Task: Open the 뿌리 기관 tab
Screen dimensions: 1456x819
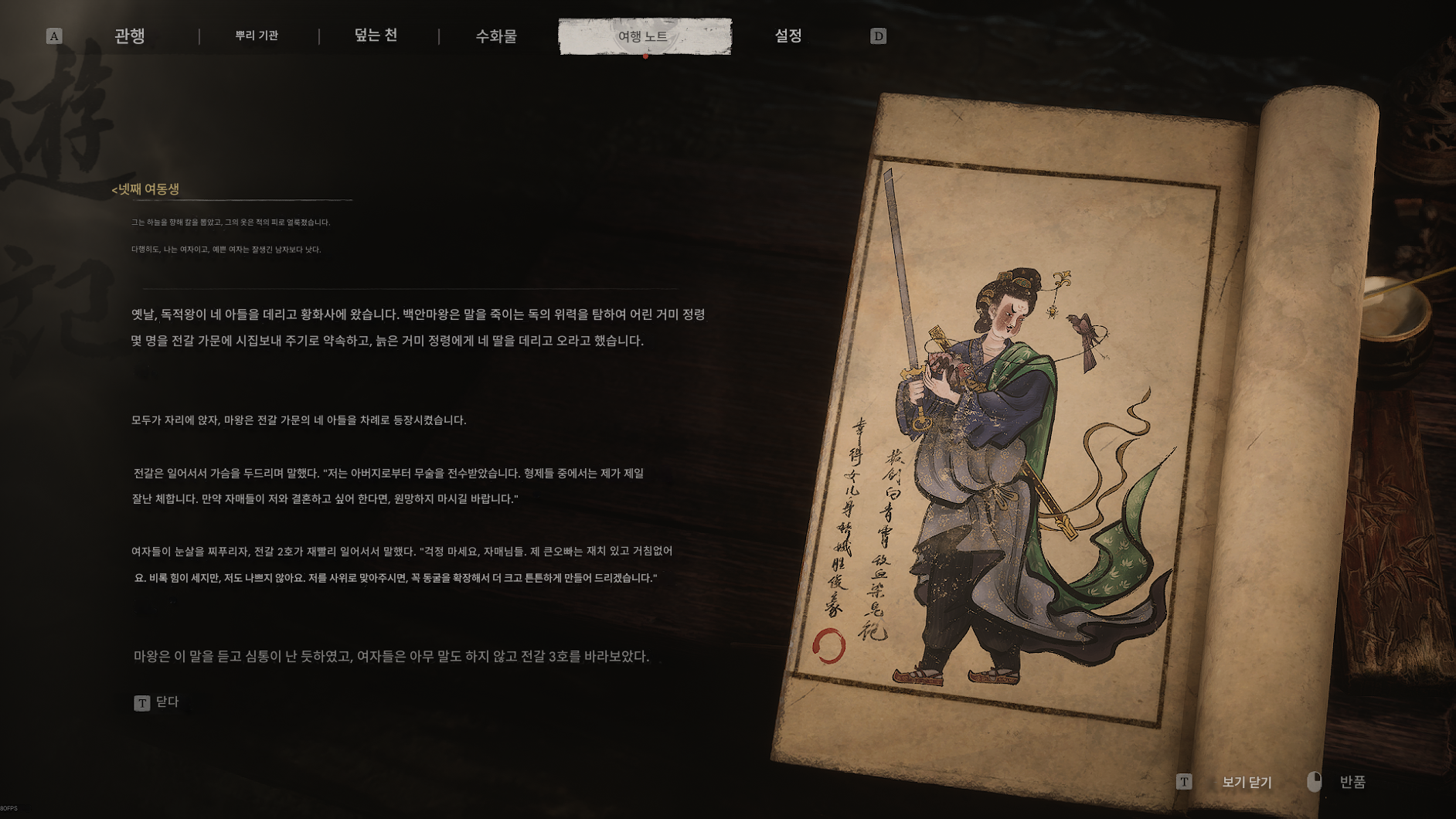Action: click(257, 36)
